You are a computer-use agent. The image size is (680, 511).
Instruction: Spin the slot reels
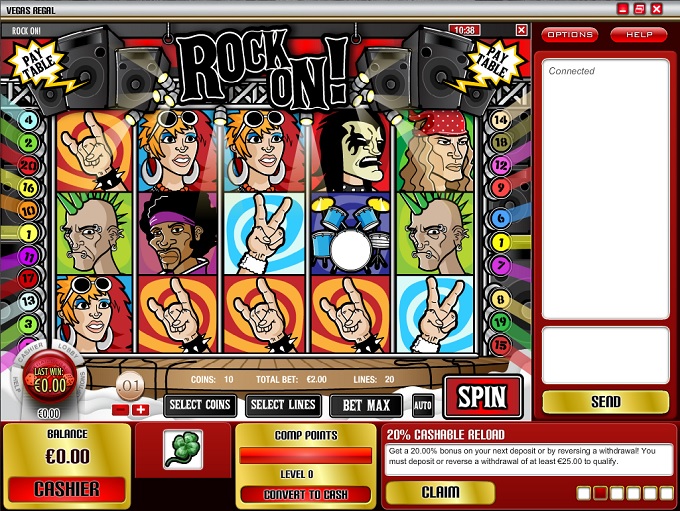click(482, 397)
